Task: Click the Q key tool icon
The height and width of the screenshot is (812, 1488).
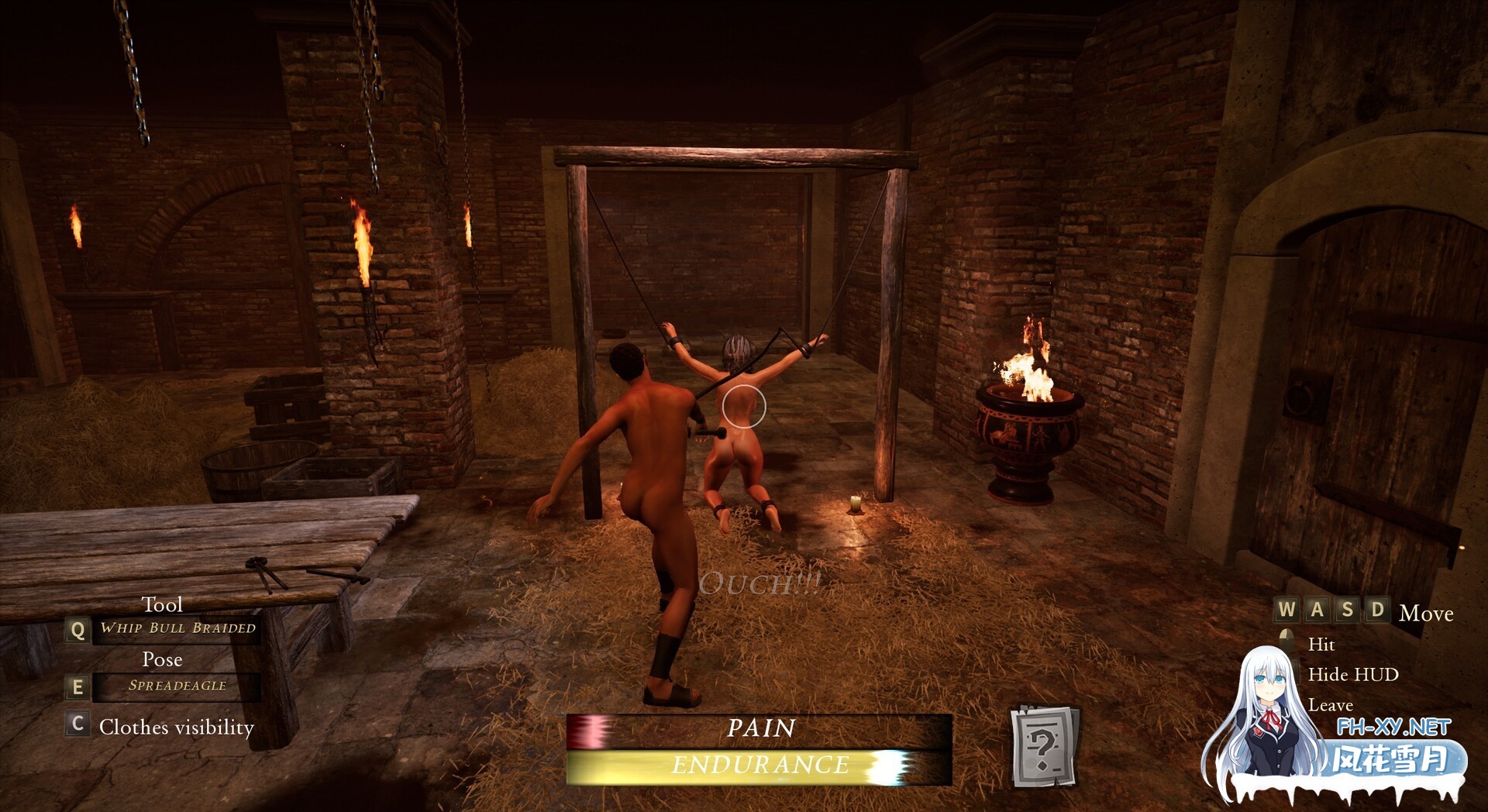Action: click(77, 631)
